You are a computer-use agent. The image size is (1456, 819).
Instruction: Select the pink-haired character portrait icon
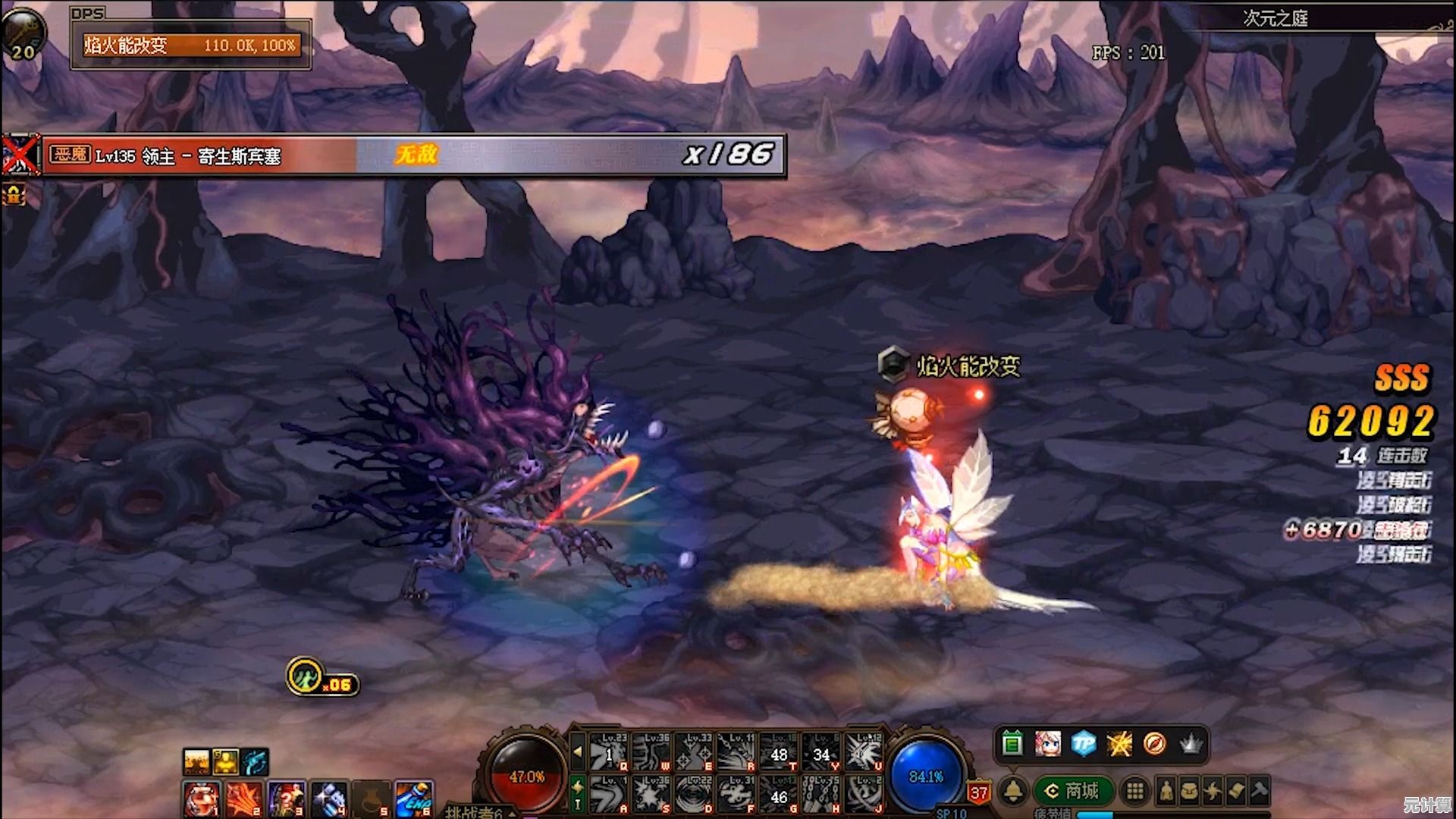tap(1048, 744)
